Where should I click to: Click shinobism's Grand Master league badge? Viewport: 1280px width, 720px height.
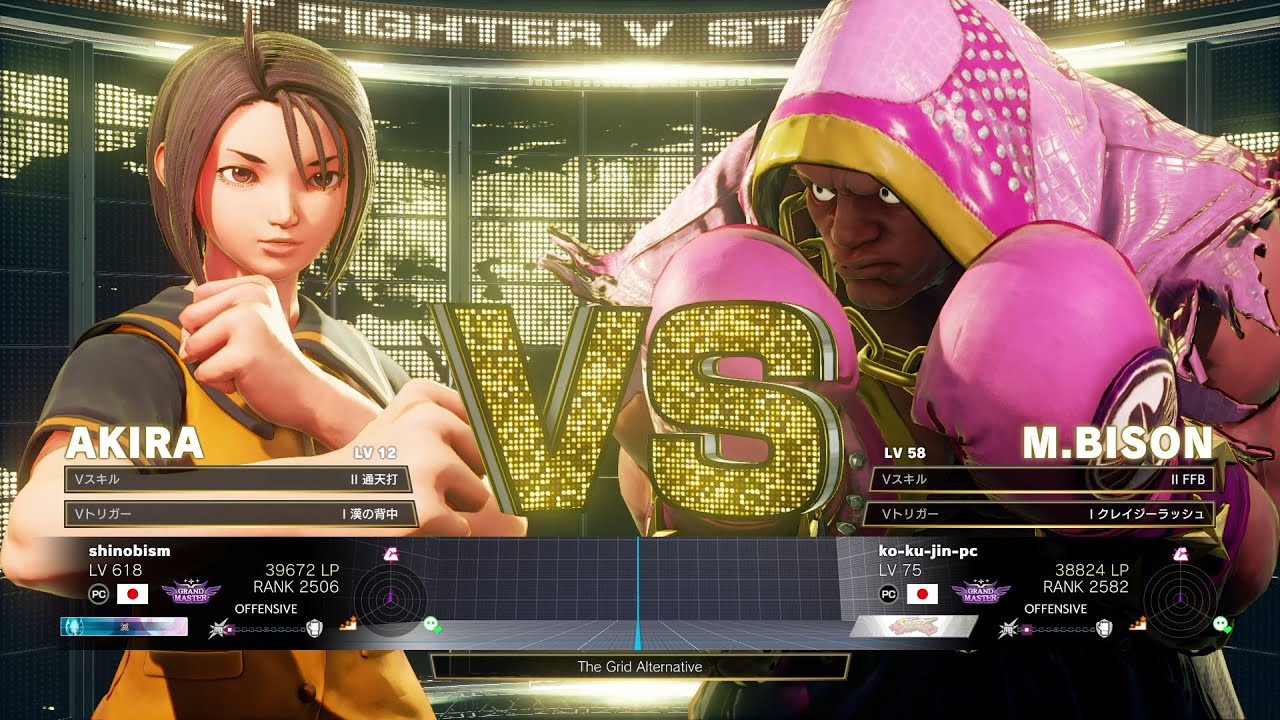coord(191,593)
